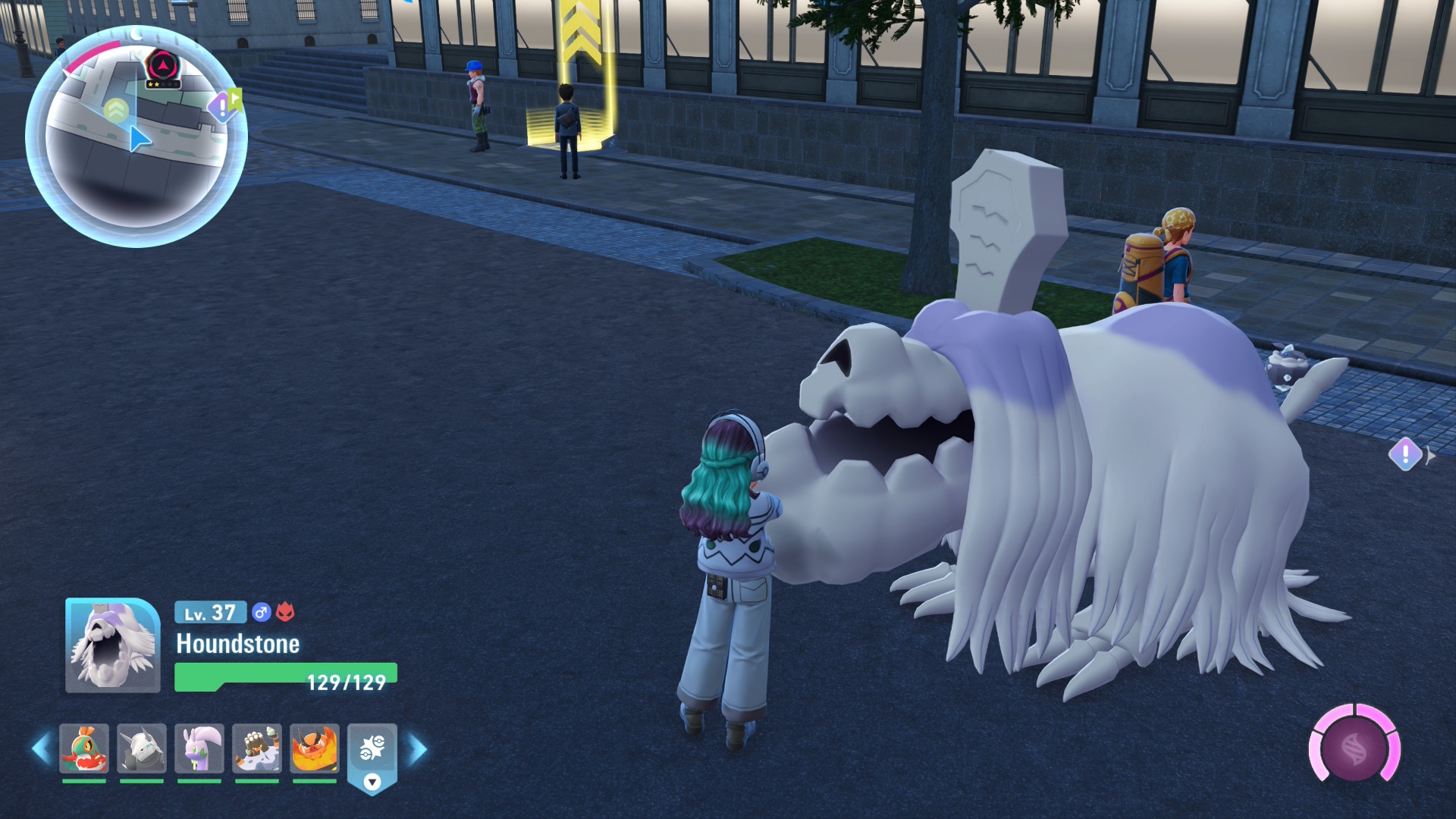The height and width of the screenshot is (819, 1456).
Task: Select Houndstone's portrait in the party panel
Action: click(x=113, y=646)
